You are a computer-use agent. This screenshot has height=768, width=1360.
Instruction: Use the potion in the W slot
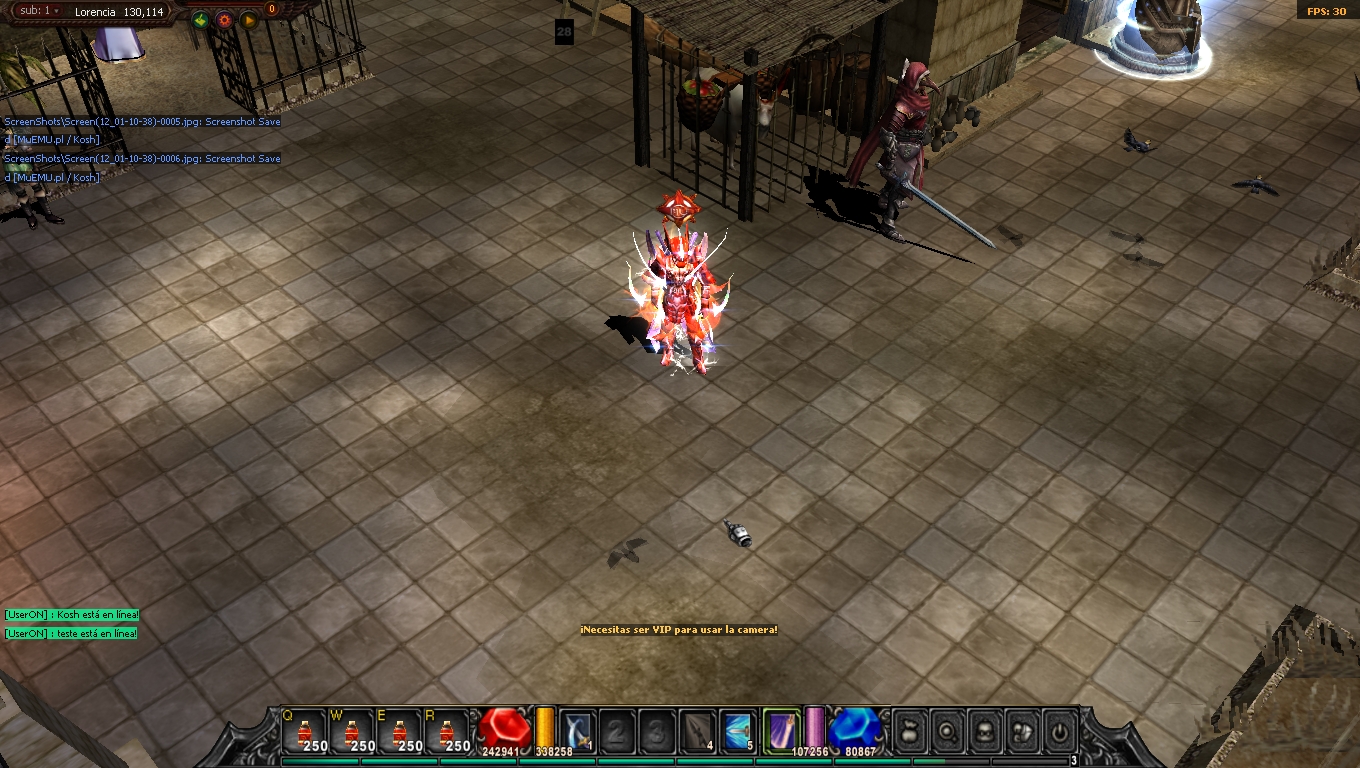(353, 731)
